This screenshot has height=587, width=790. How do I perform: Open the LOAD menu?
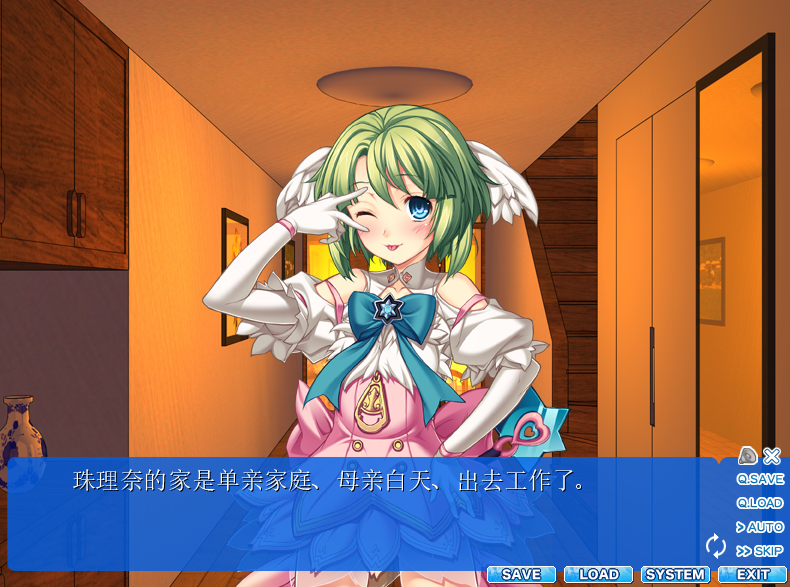coord(599,575)
